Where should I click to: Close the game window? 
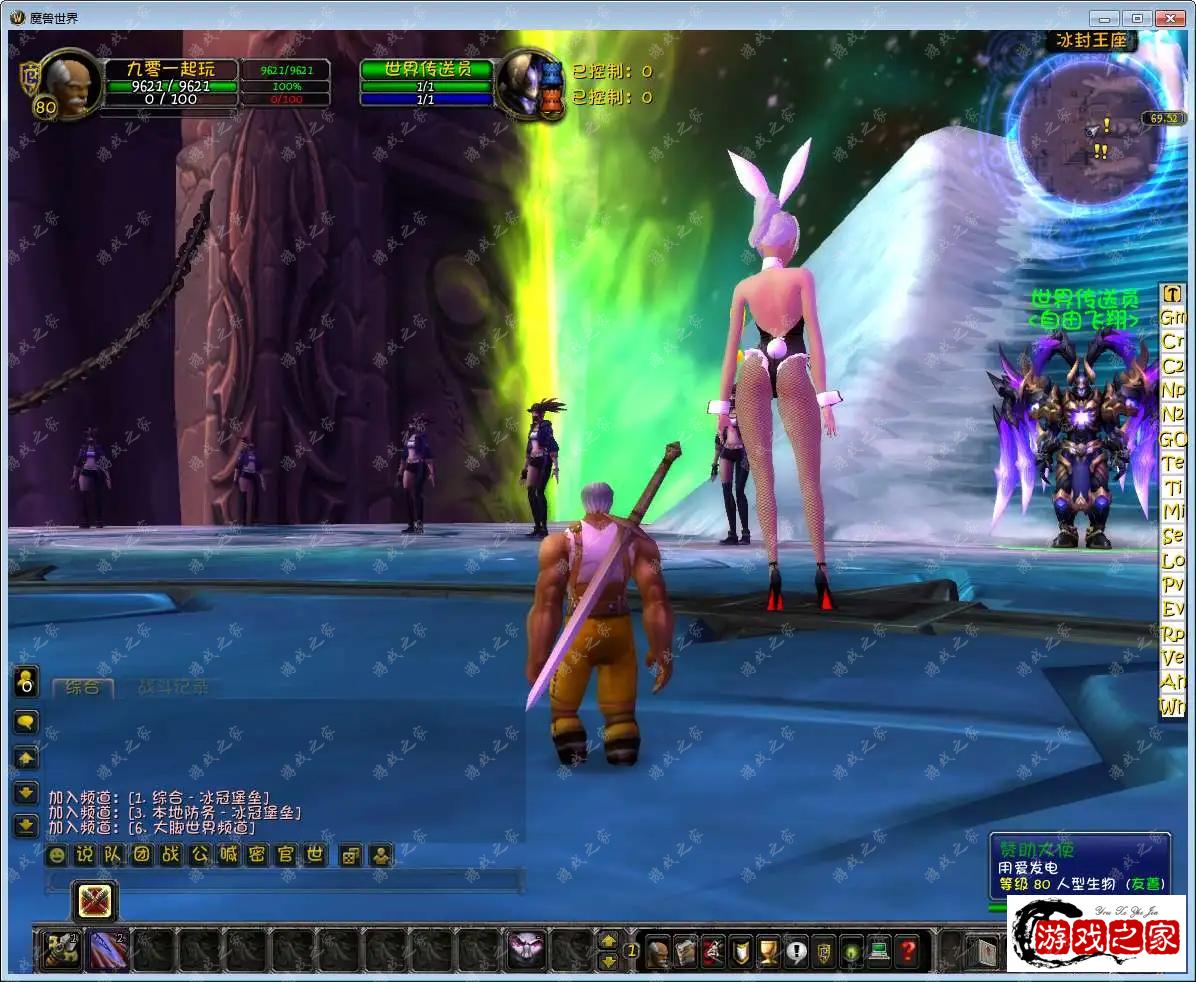[x=1169, y=18]
